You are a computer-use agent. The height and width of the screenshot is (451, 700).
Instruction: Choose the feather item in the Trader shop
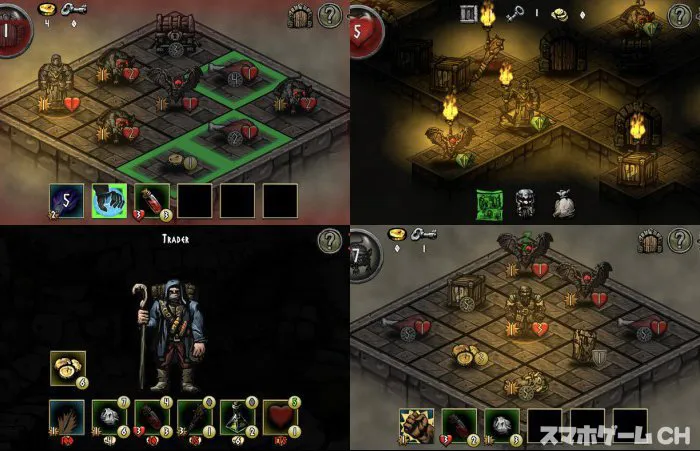[66, 417]
